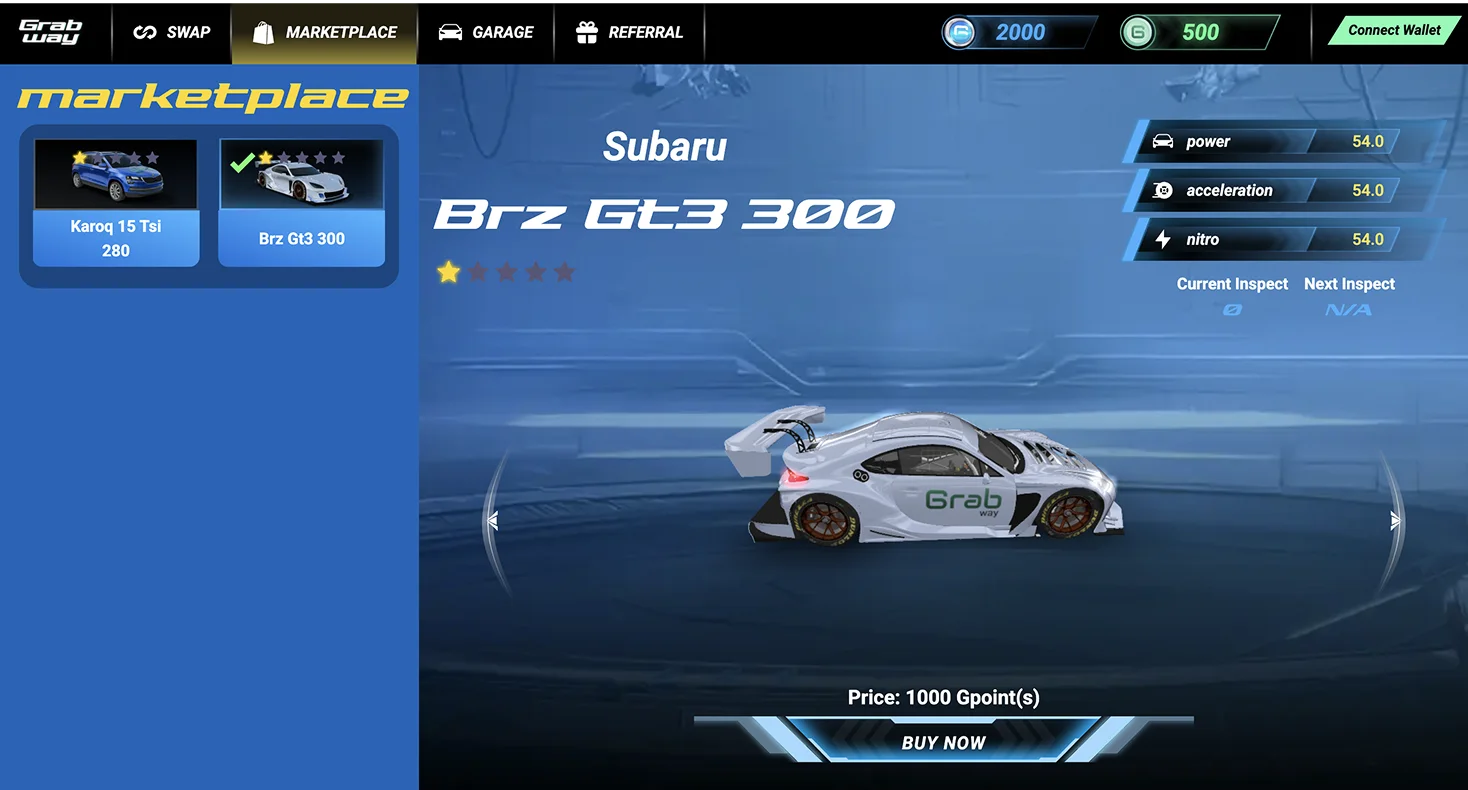Show the previous car with left arrow
The image size is (1468, 790).
[492, 520]
